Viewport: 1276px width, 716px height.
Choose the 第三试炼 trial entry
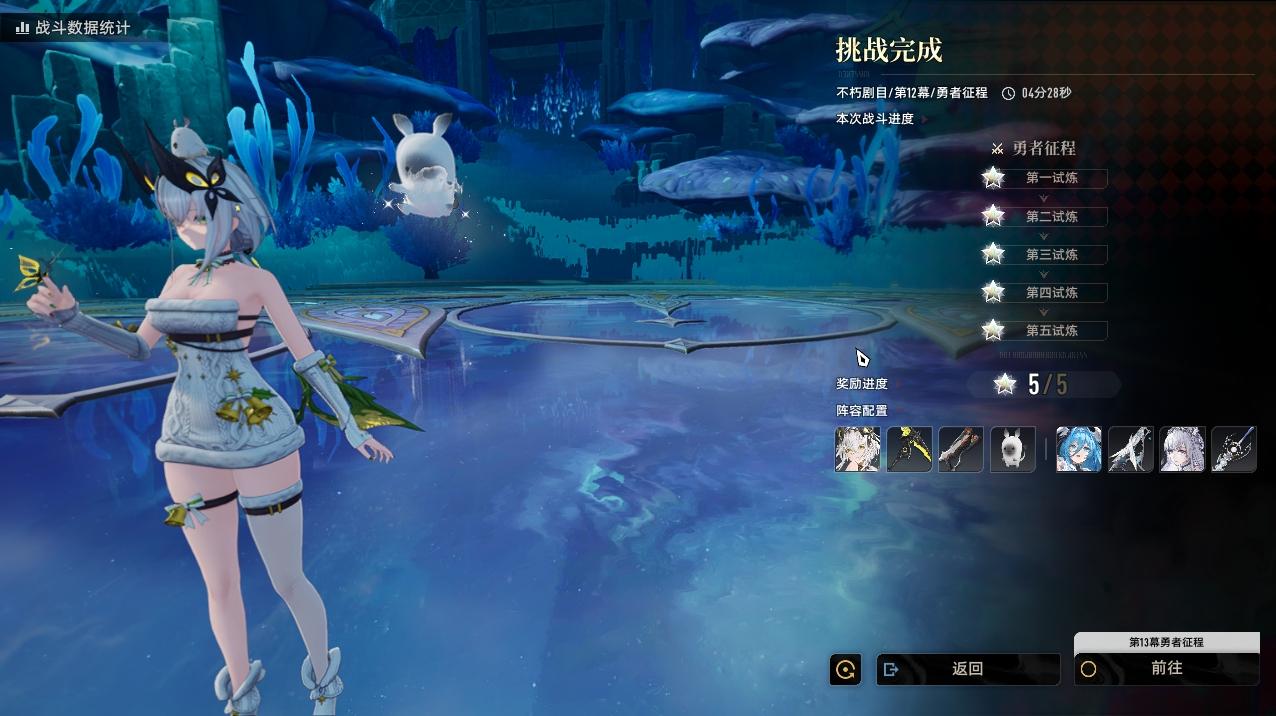tap(1051, 255)
